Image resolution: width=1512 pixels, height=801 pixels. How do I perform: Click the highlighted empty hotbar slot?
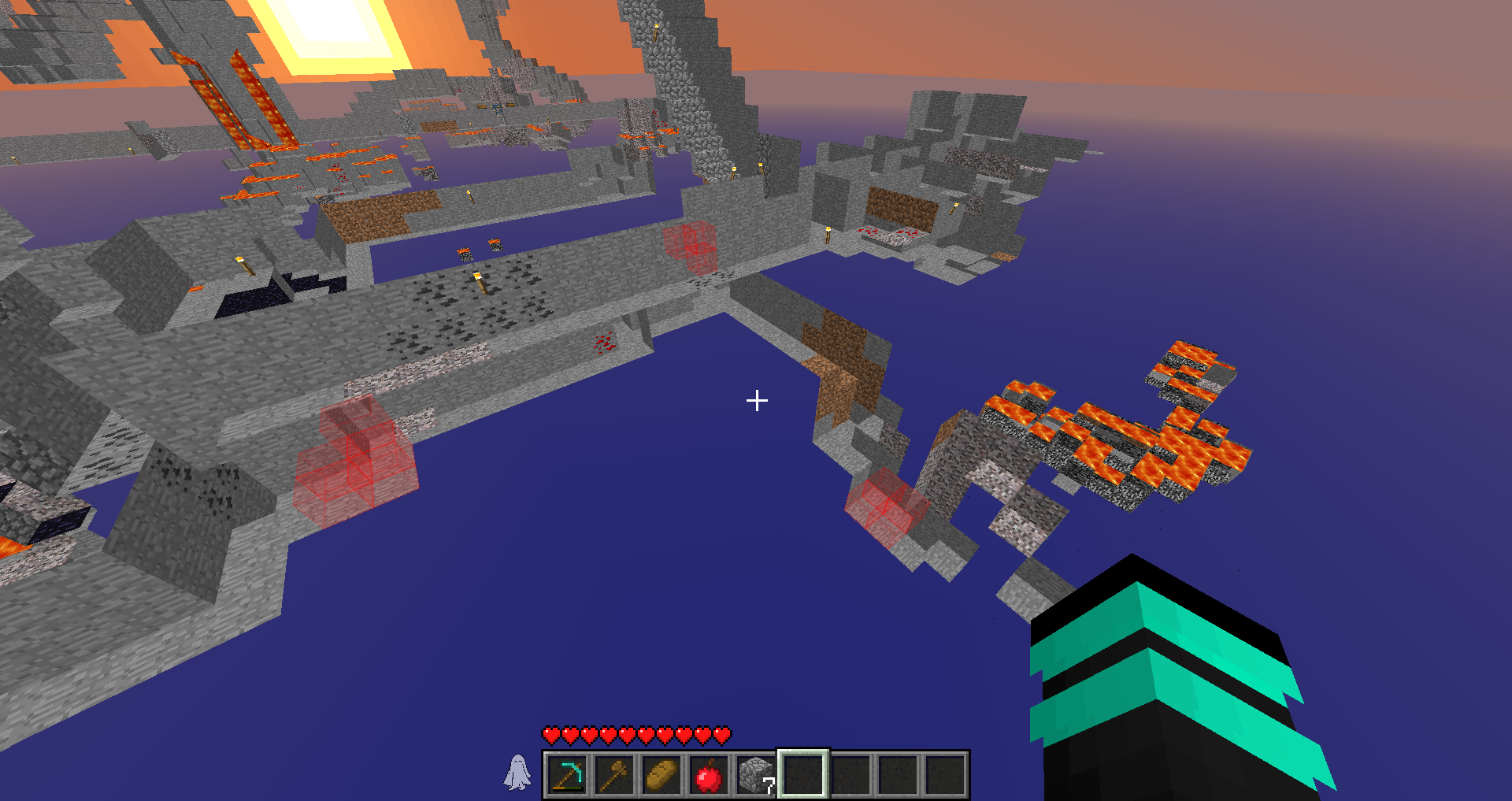pyautogui.click(x=802, y=775)
